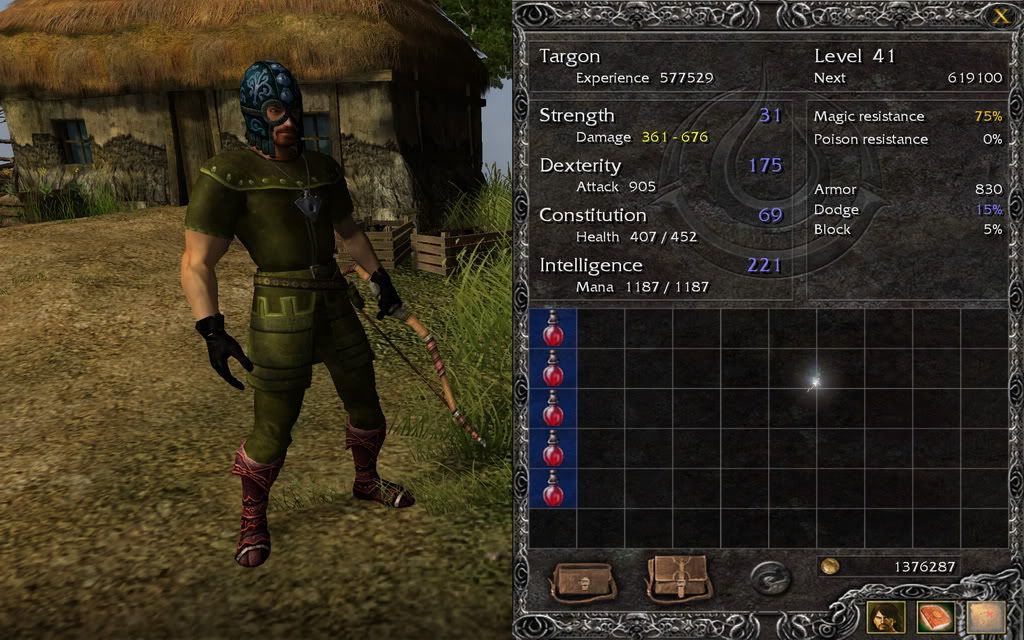This screenshot has width=1024, height=640.
Task: Click the round swirl emblem button
Action: (770, 578)
